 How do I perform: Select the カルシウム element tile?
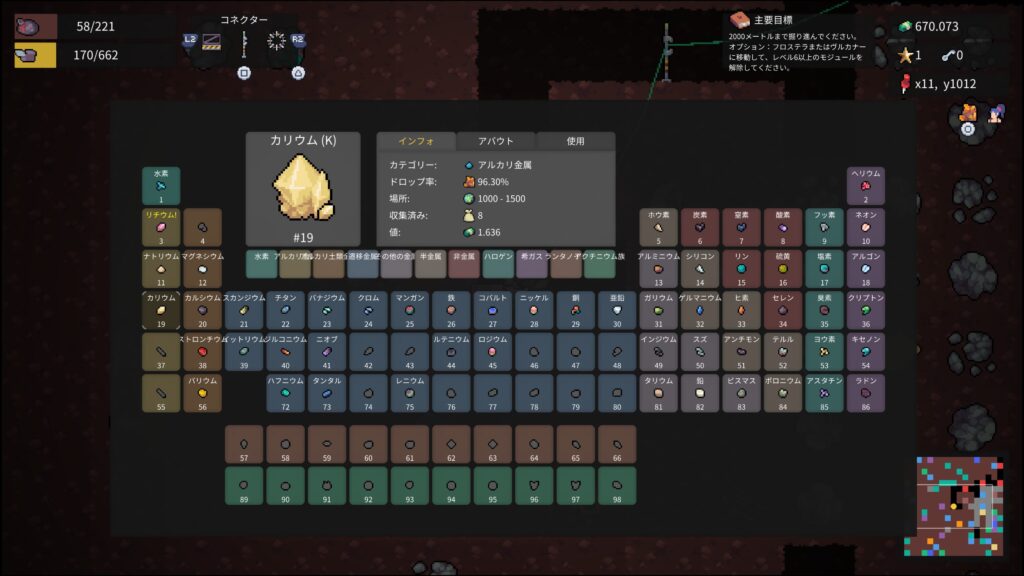(x=202, y=310)
